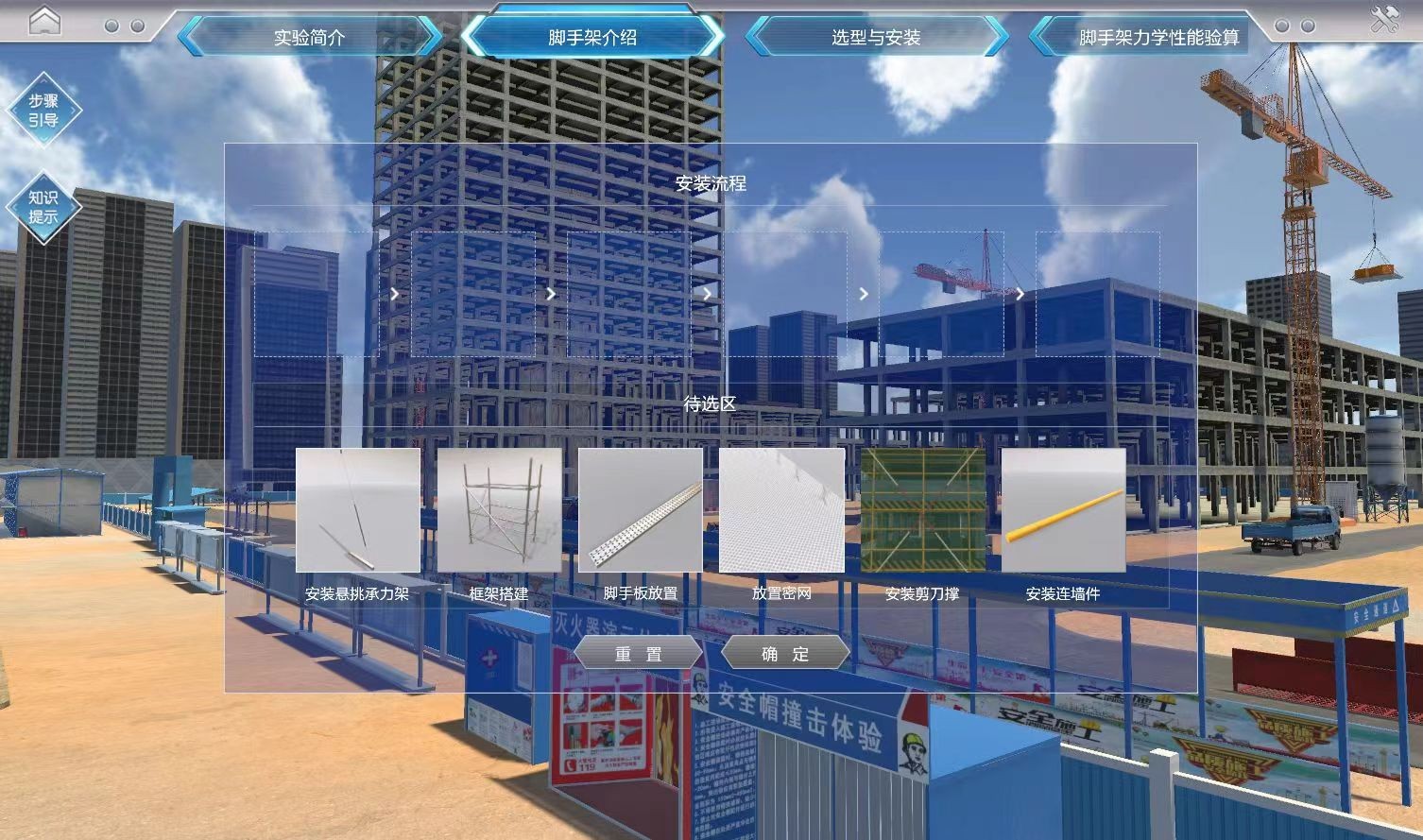1423x840 pixels.
Task: Click the 重置 reset button
Action: pyautogui.click(x=639, y=654)
